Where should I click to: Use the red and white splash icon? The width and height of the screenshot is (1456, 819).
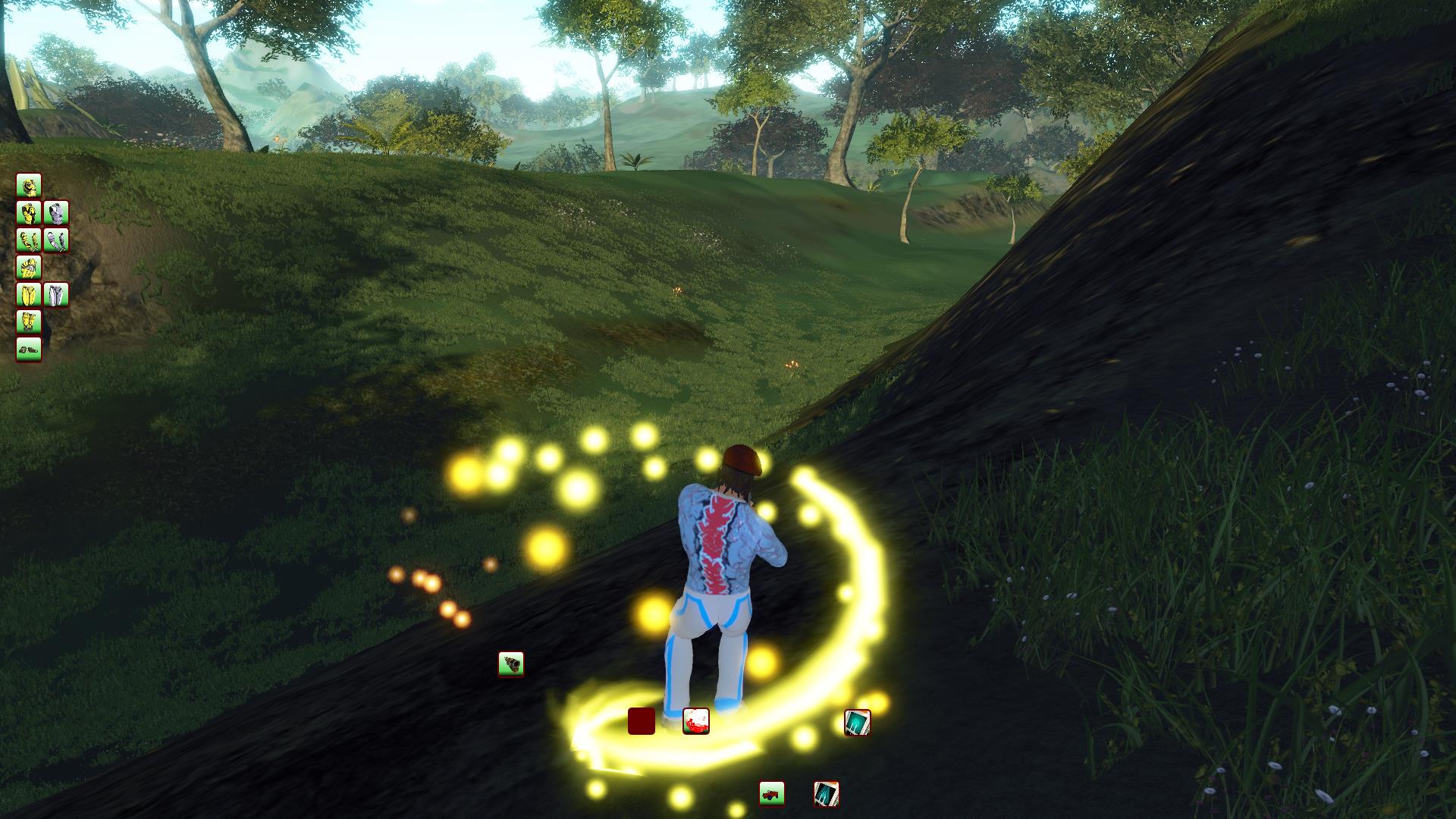click(696, 721)
